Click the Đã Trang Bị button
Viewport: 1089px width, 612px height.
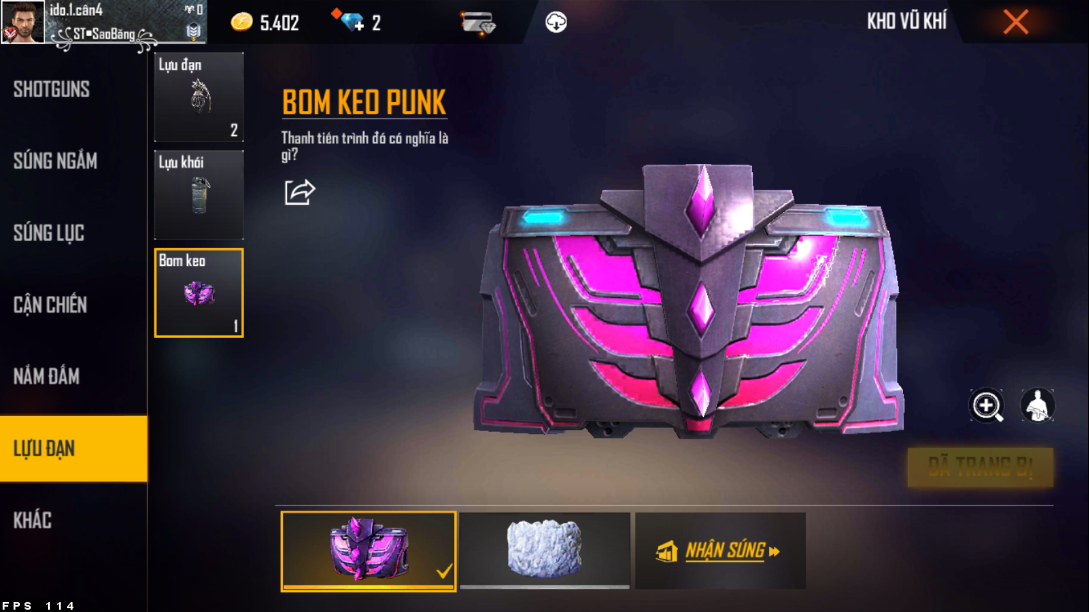(x=980, y=466)
